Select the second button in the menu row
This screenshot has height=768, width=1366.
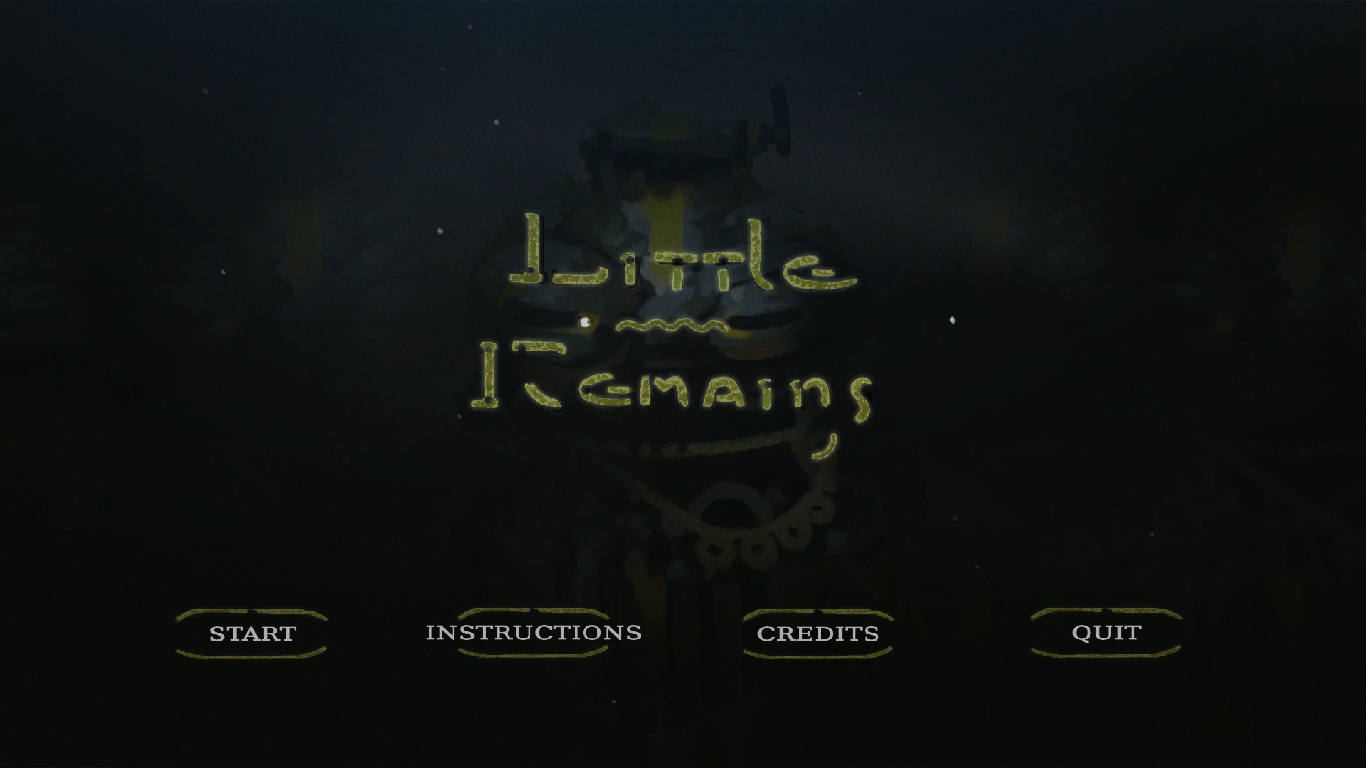pos(534,632)
